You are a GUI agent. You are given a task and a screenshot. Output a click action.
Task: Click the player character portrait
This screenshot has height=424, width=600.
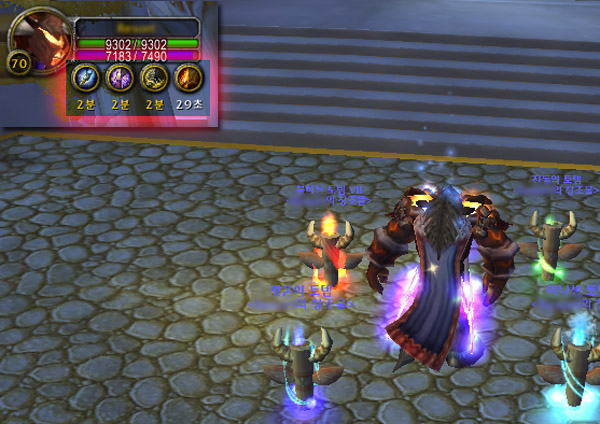click(x=38, y=38)
